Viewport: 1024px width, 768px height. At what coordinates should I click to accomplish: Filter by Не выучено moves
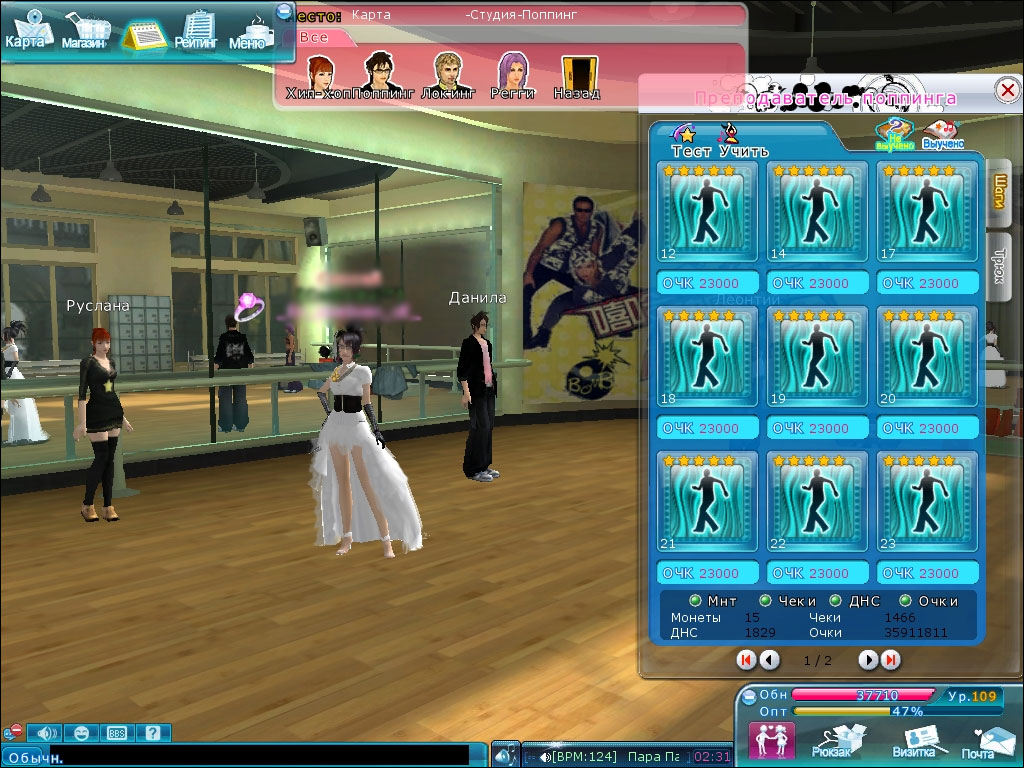point(894,135)
